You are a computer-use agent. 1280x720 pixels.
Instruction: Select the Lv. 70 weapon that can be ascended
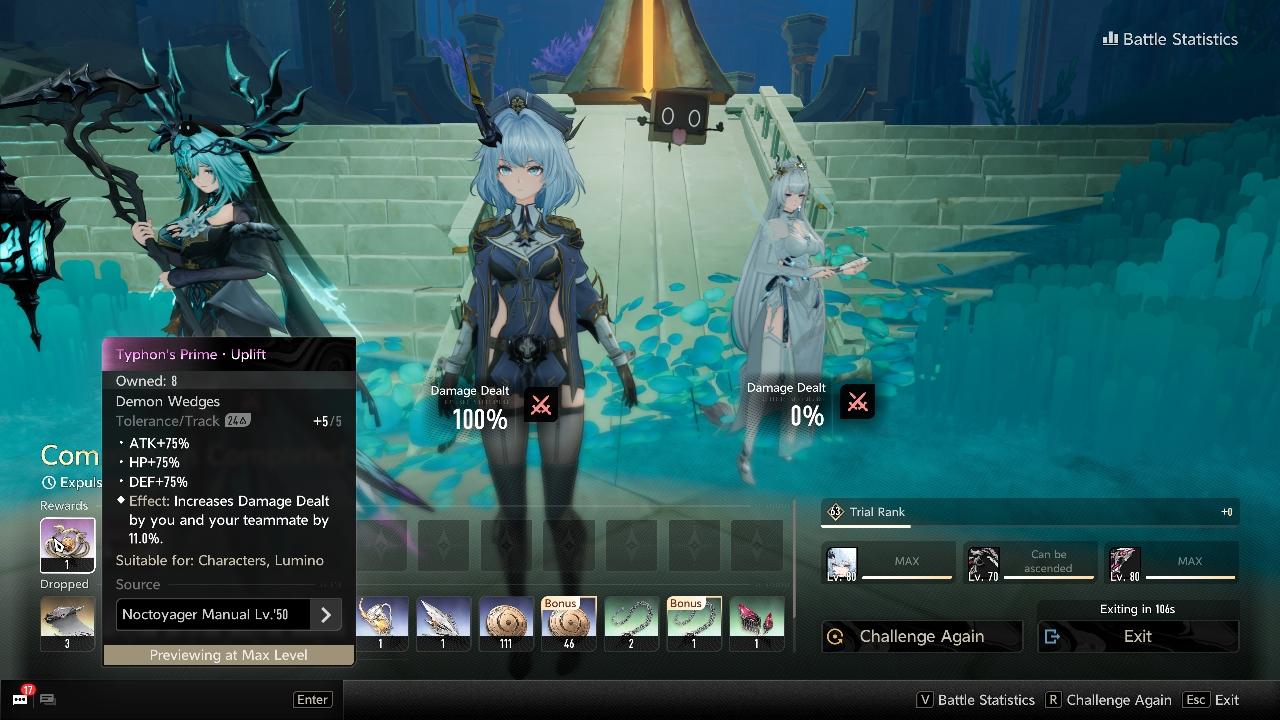coord(984,563)
